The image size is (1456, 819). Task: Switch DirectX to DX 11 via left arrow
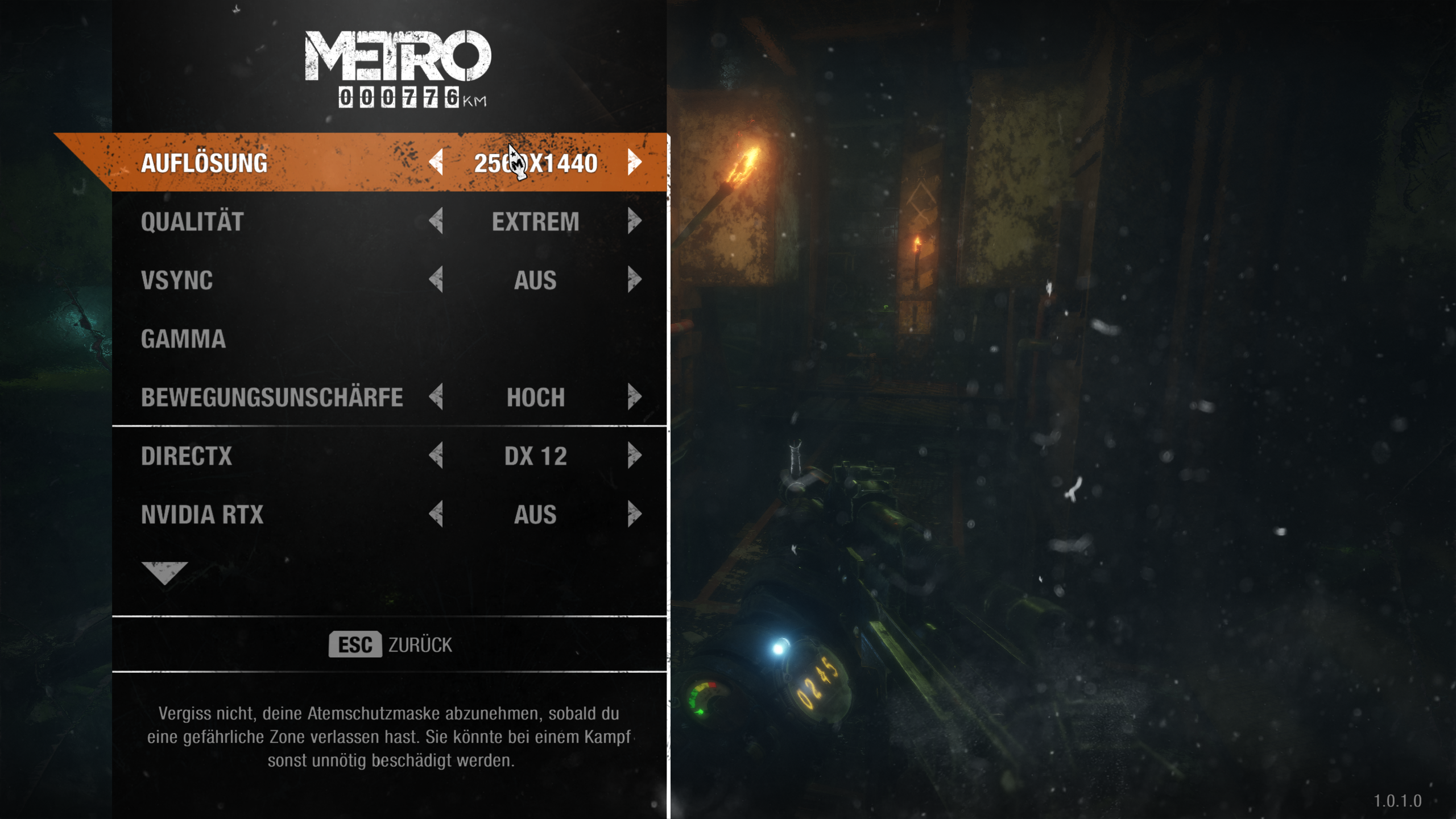436,456
